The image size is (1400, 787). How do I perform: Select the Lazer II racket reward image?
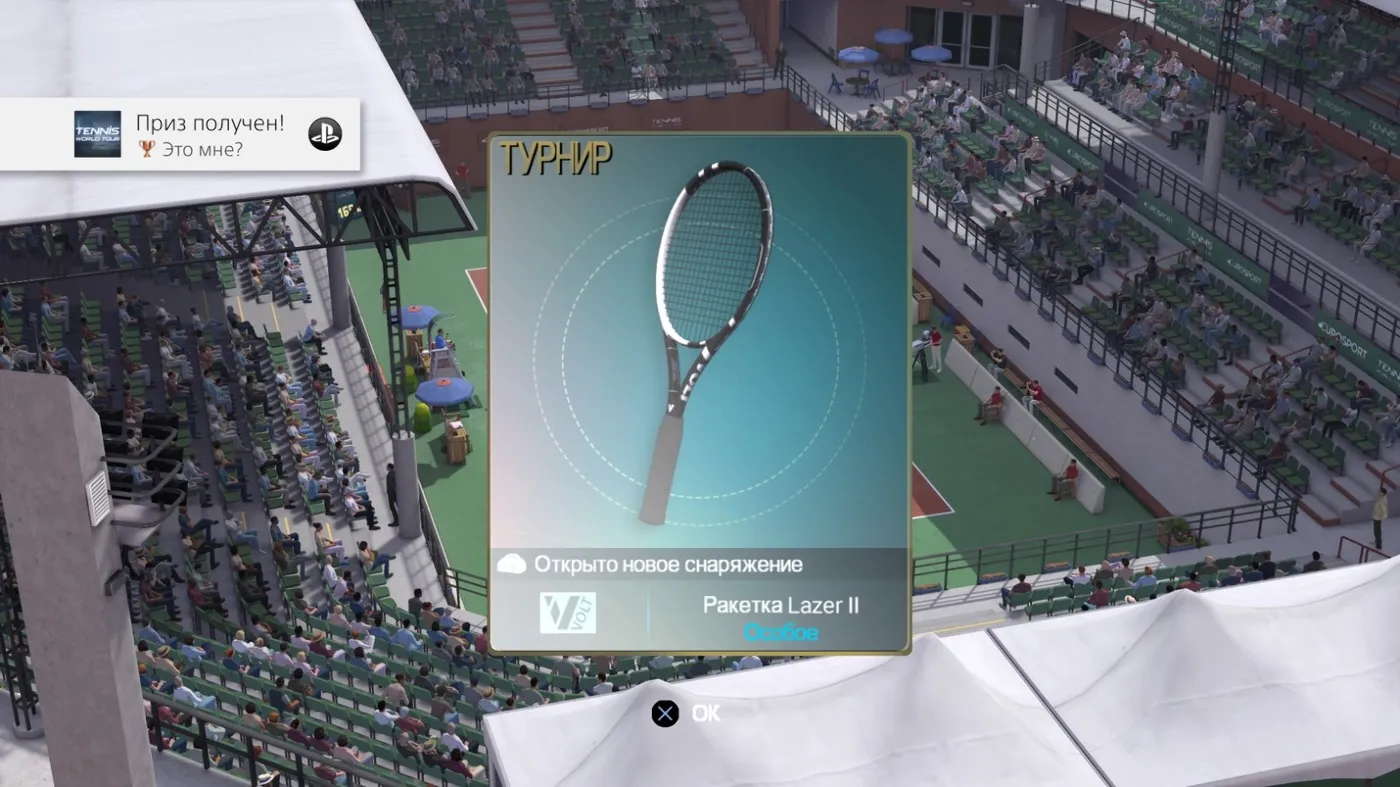[x=700, y=330]
